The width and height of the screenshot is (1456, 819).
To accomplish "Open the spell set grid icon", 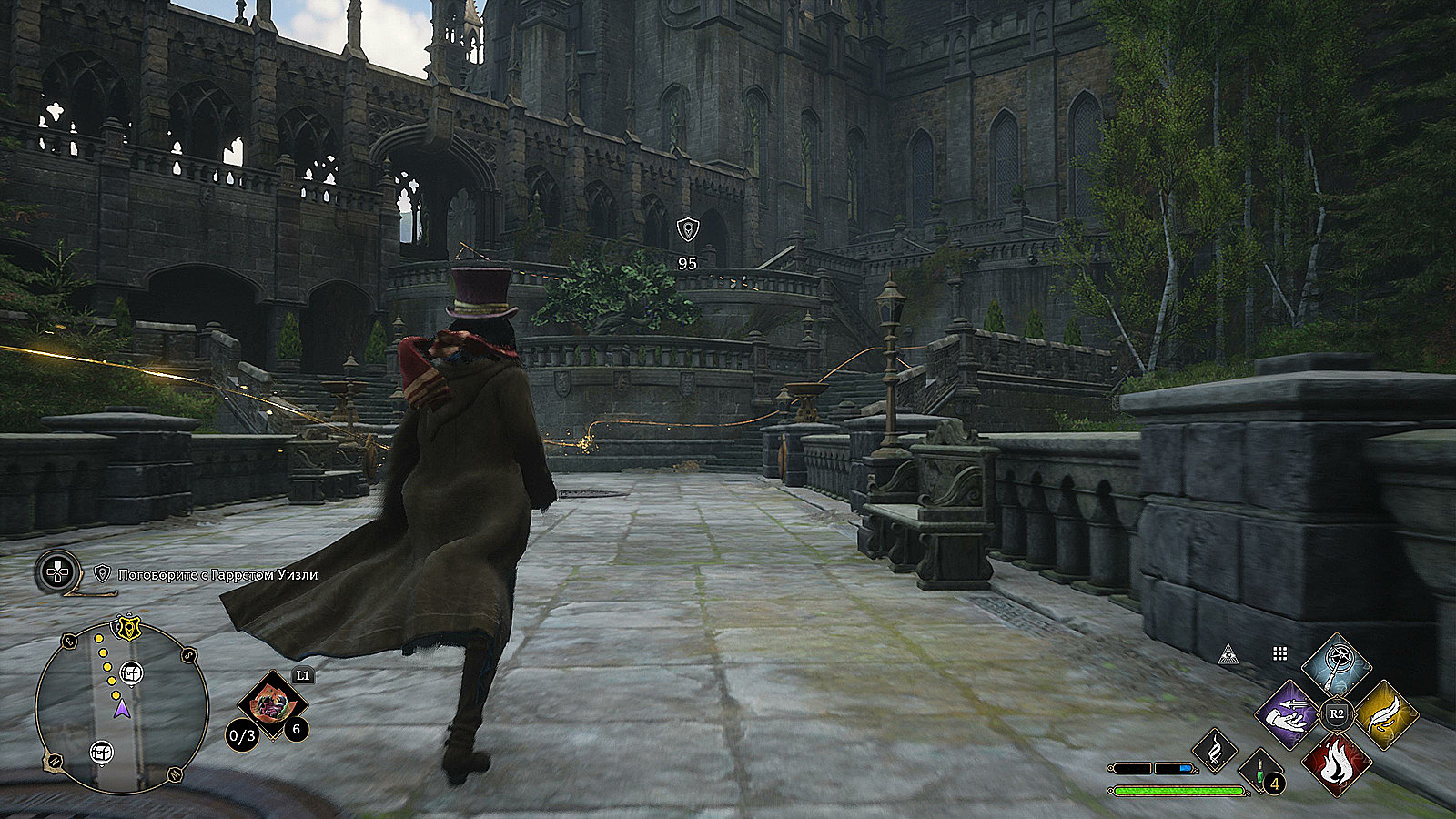I will point(1279,653).
